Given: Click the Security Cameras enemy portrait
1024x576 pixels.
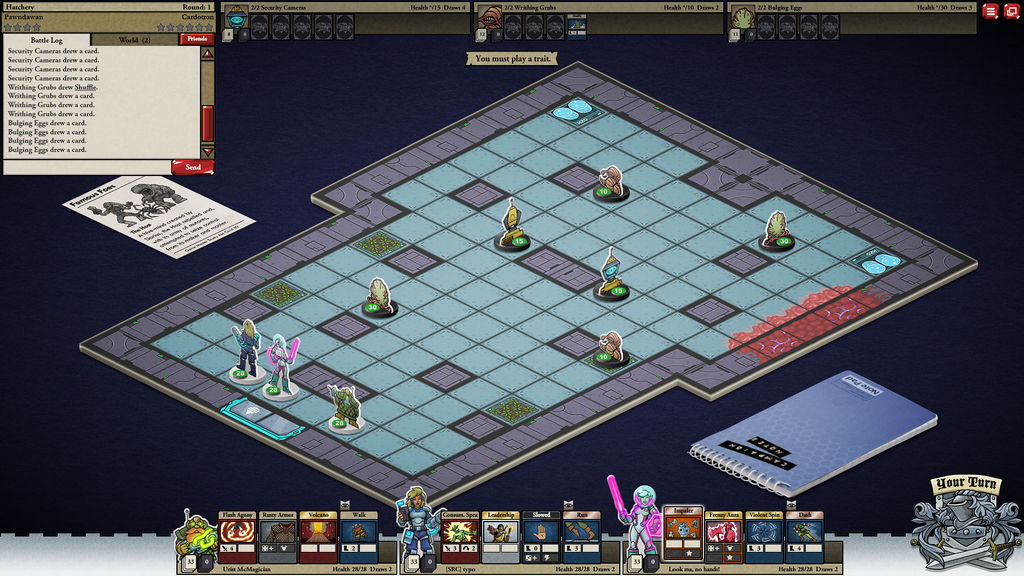Looking at the screenshot, I should (237, 17).
